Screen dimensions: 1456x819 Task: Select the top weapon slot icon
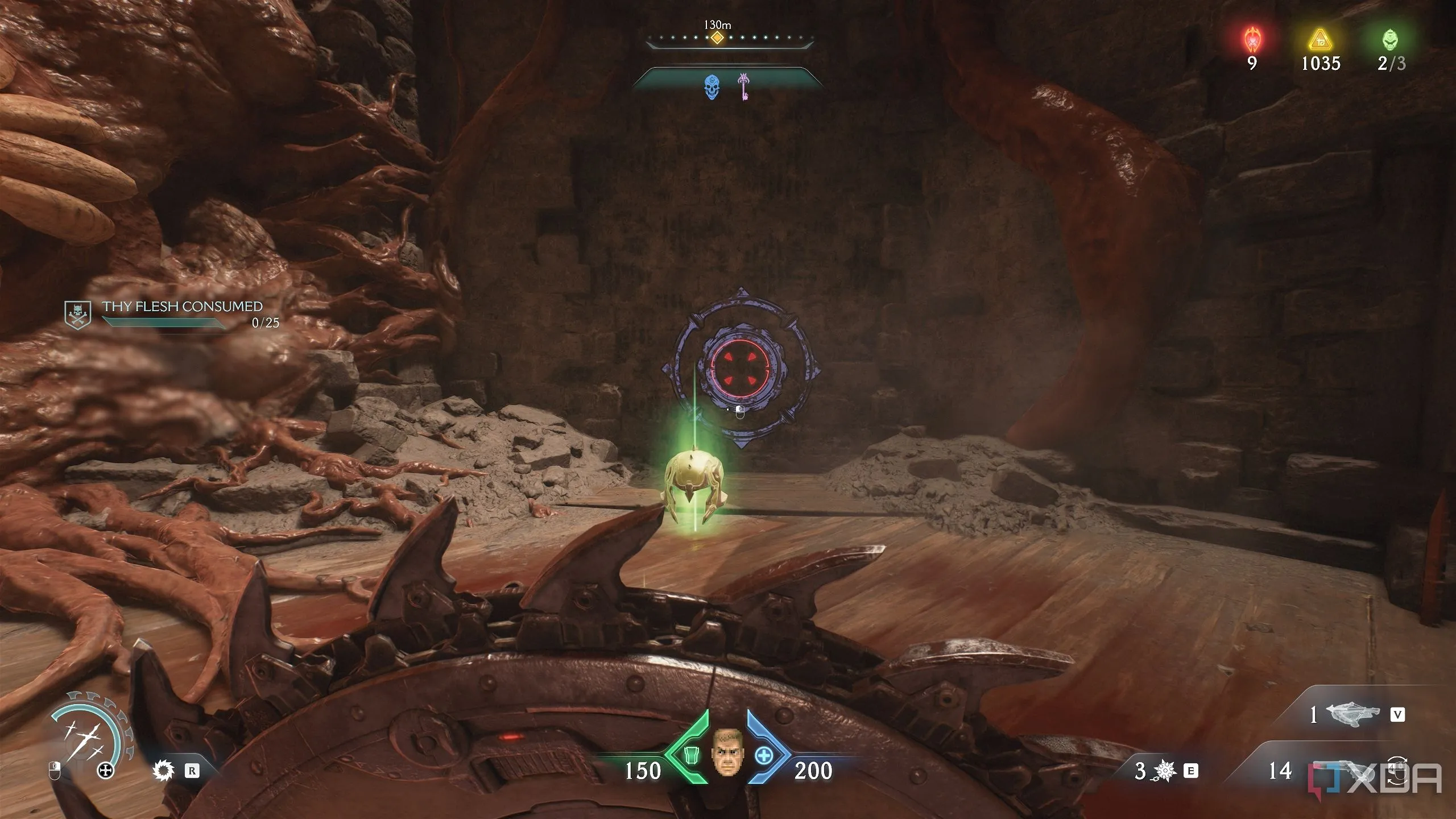click(x=1352, y=715)
